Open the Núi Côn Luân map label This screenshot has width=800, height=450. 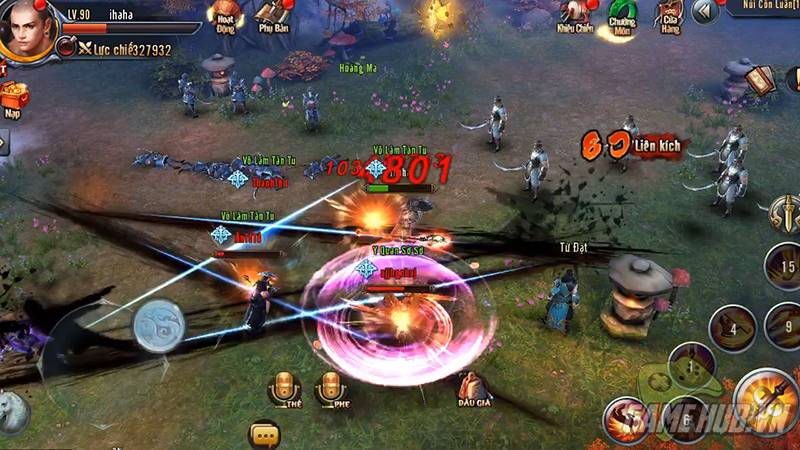(771, 7)
